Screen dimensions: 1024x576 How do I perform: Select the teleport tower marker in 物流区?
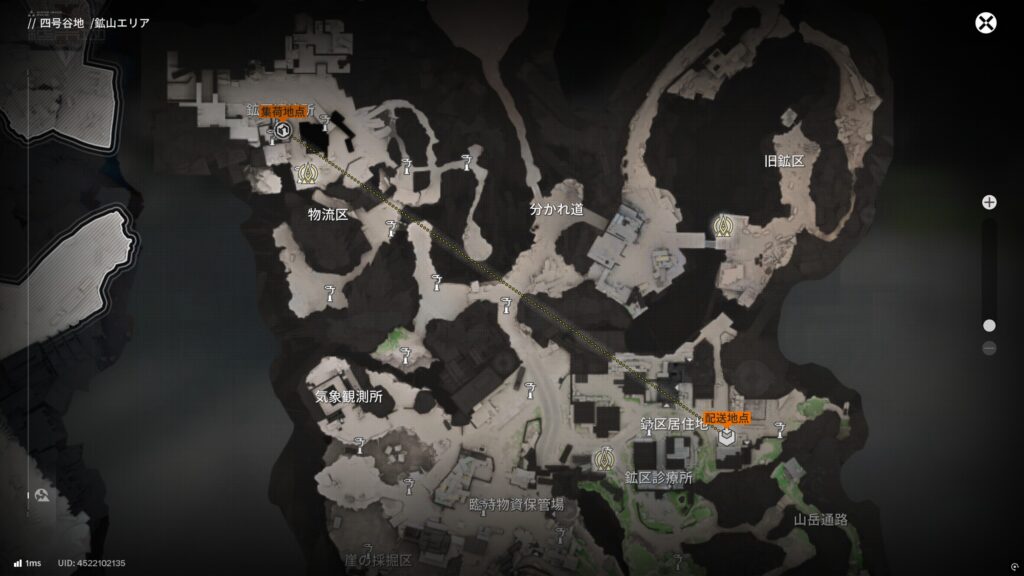point(307,174)
